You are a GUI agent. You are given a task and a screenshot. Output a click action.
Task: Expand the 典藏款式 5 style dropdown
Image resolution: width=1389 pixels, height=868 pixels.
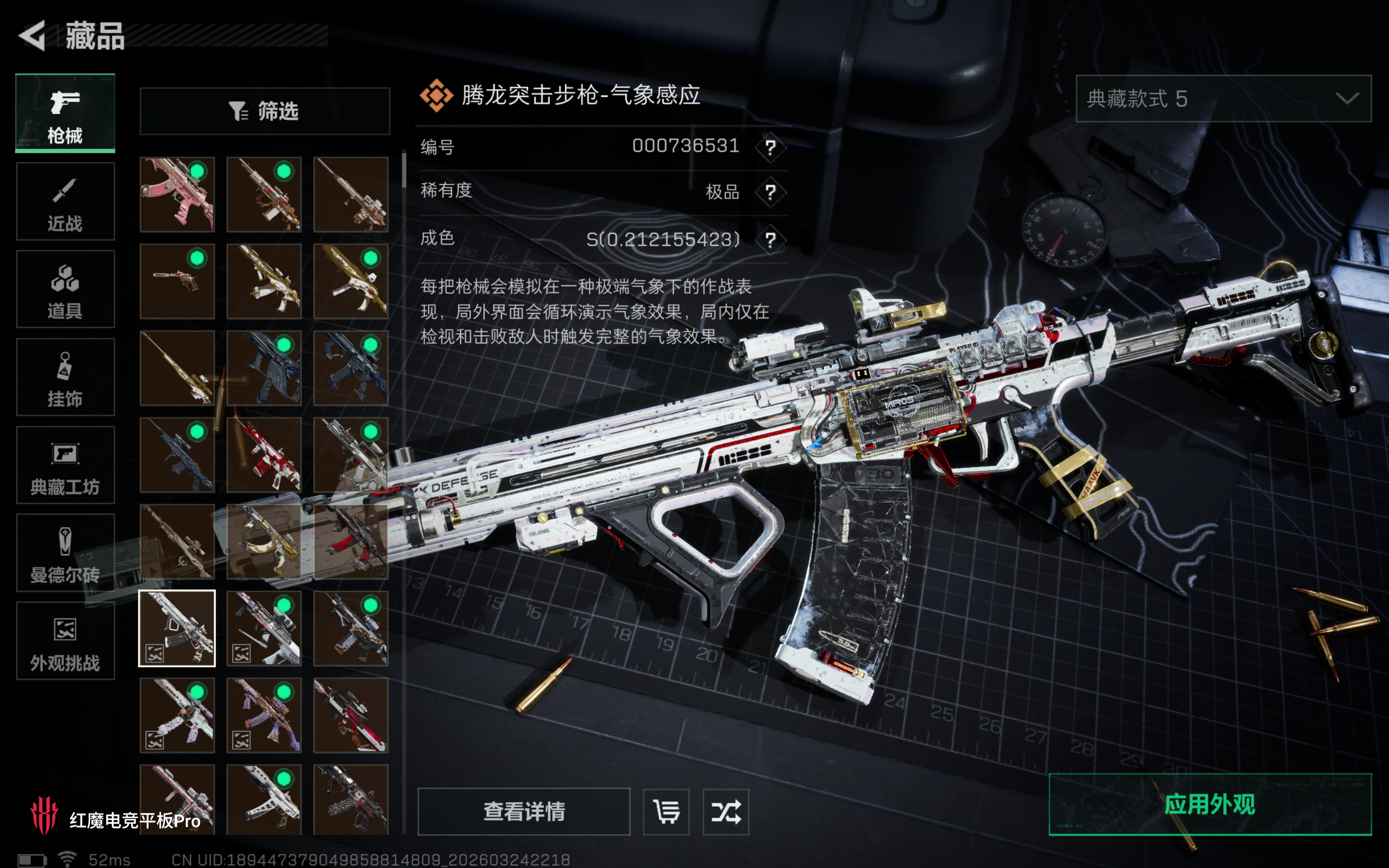point(1223,99)
